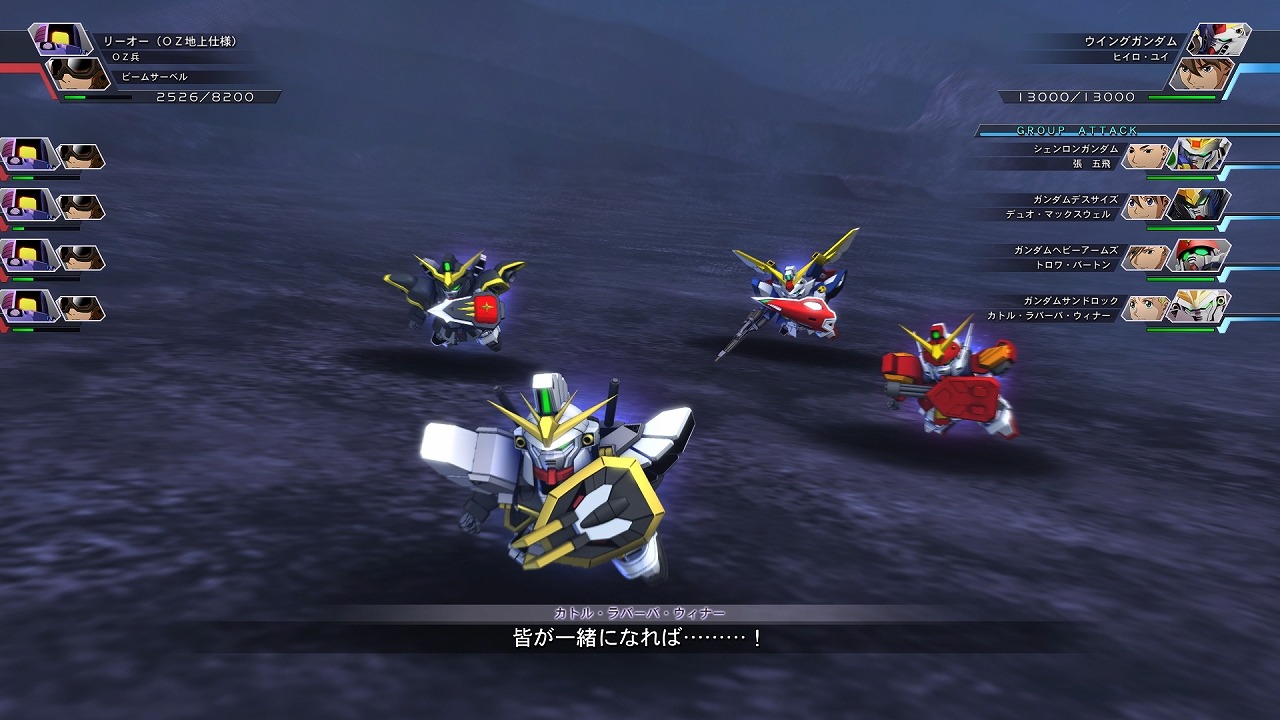1280x720 pixels.
Task: Choose the Shenlong Gundam group attack row
Action: coord(1100,155)
